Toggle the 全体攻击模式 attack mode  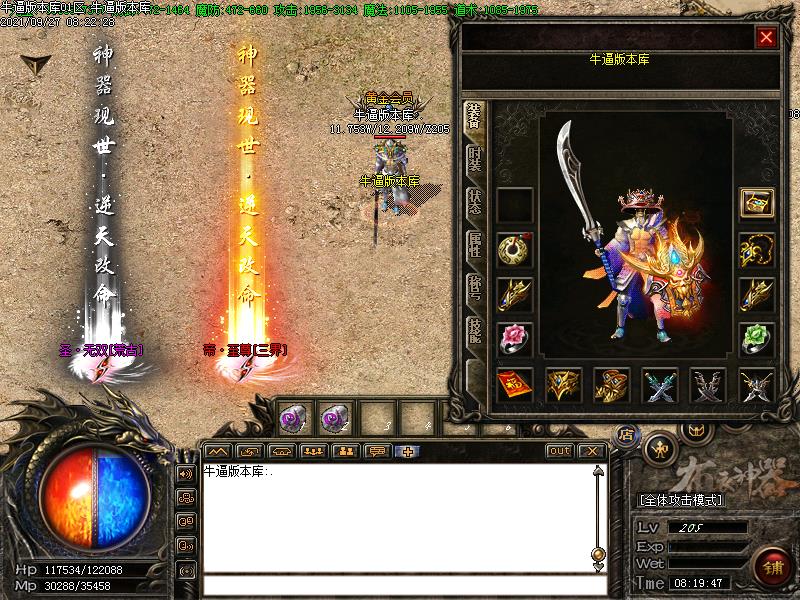click(681, 499)
